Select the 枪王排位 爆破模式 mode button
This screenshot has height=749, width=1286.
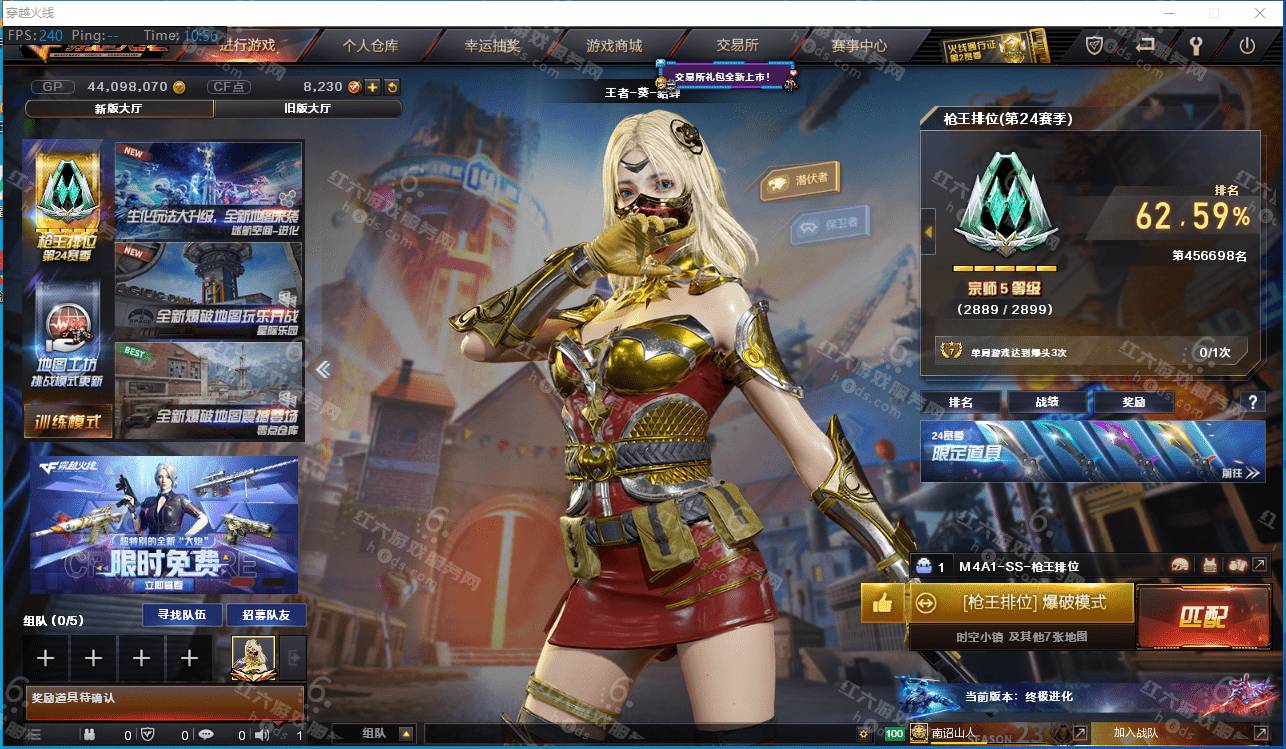click(x=1022, y=603)
